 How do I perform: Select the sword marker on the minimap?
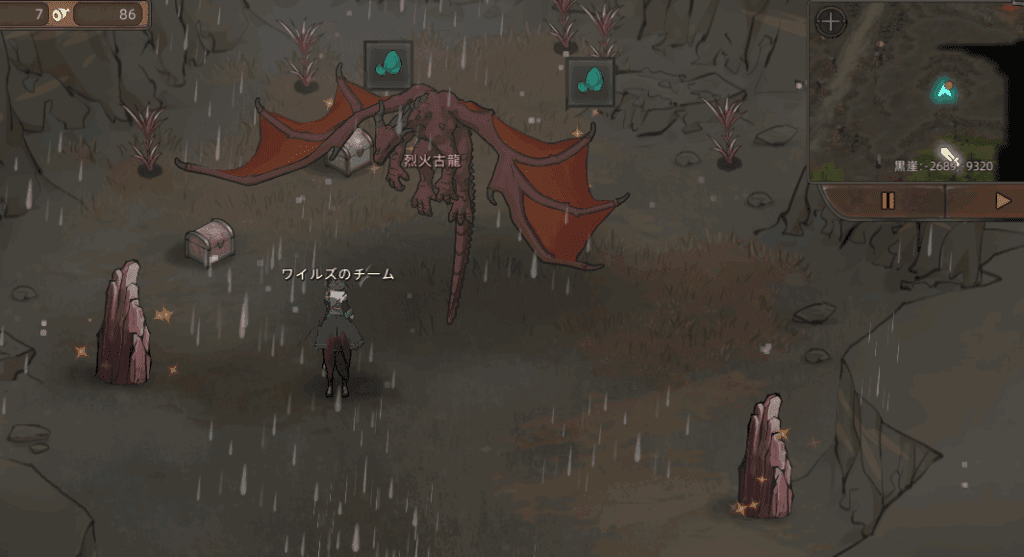coord(949,156)
